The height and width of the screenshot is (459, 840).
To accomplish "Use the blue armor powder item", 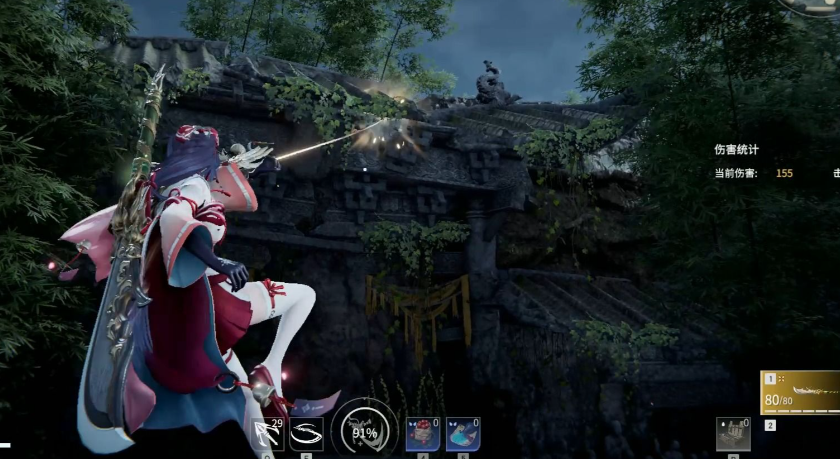I will (x=462, y=434).
